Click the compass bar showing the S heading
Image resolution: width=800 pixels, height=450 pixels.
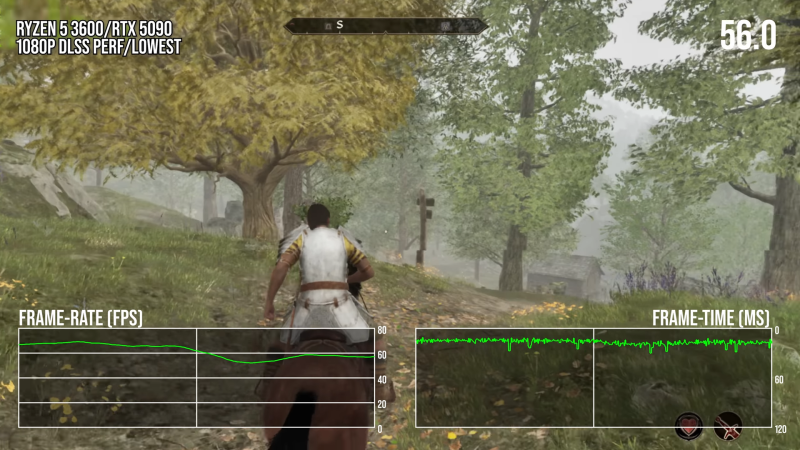click(x=364, y=26)
